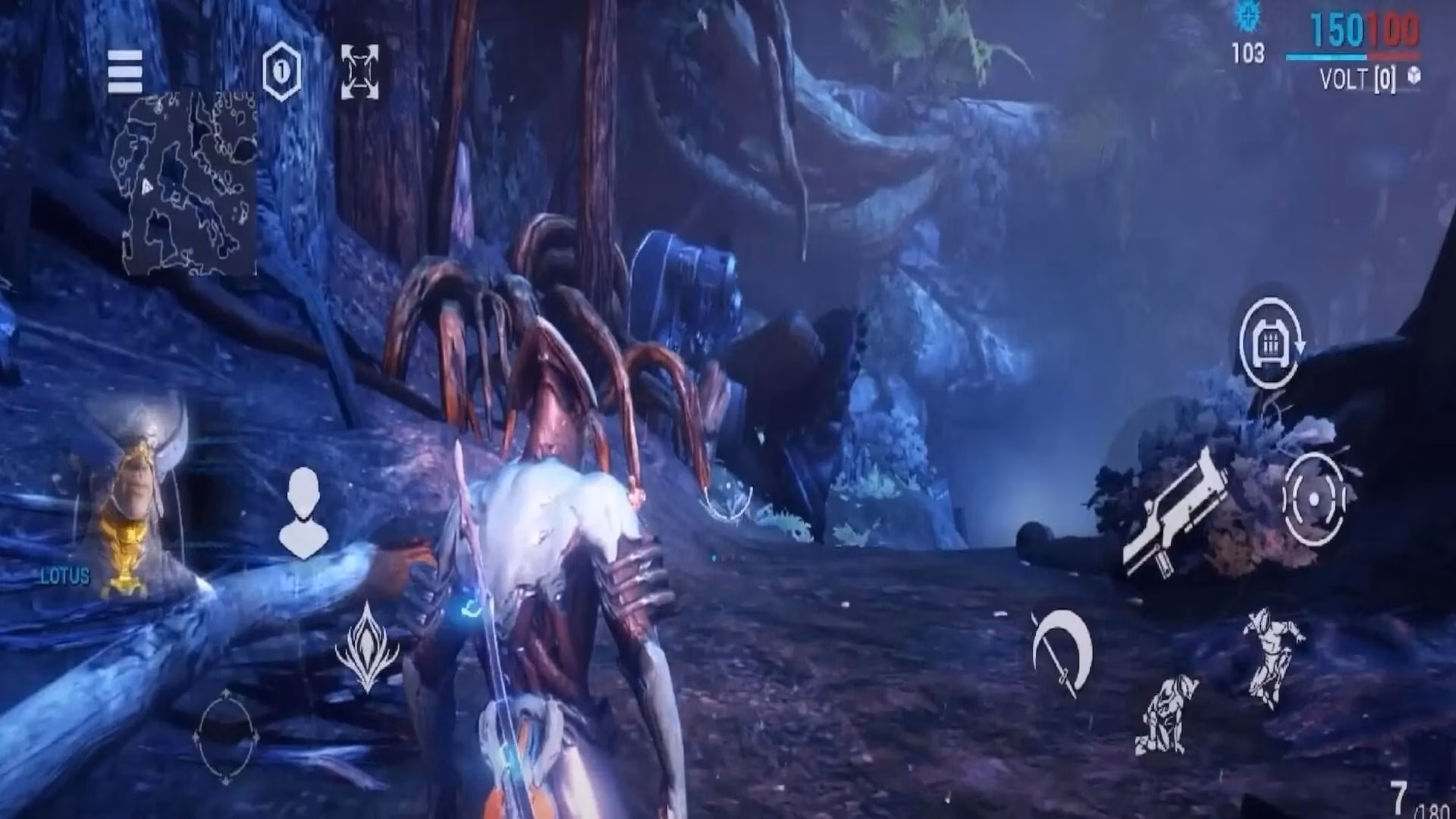This screenshot has width=1456, height=819.
Task: Reload weapon with the magazine button
Action: pyautogui.click(x=1270, y=343)
